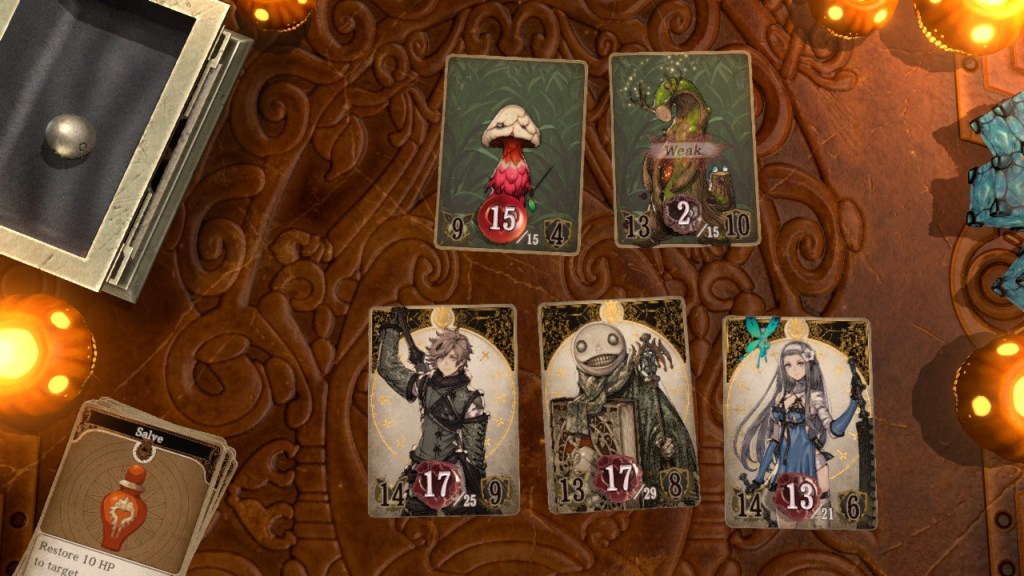Choose the raised-arm swordsman party card

(443, 410)
